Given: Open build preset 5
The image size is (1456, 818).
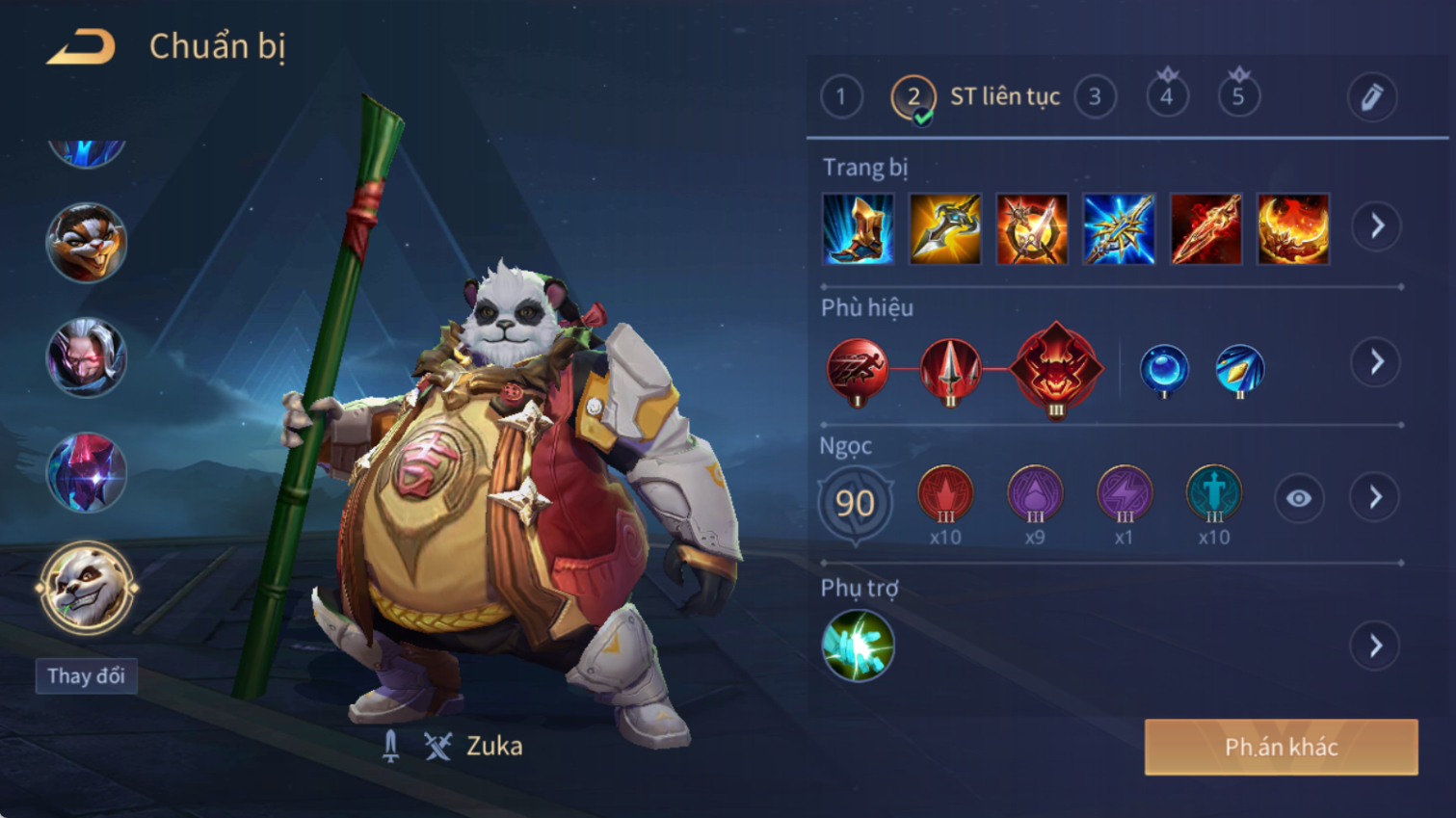Looking at the screenshot, I should (1238, 96).
